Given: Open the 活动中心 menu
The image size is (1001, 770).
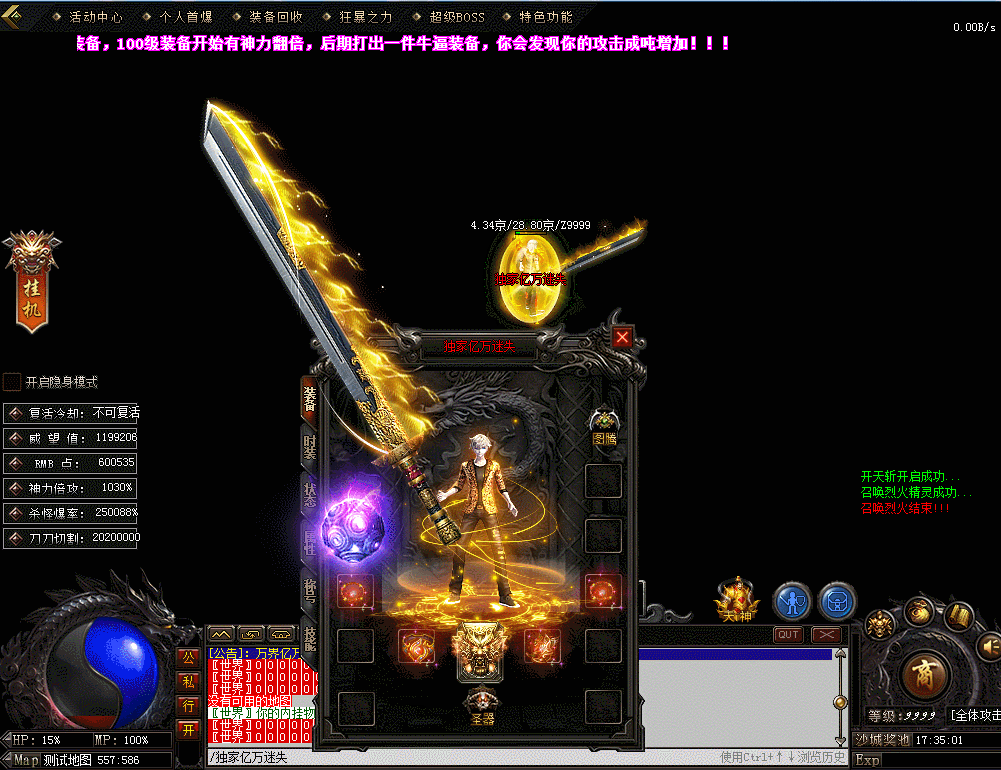Looking at the screenshot, I should (x=95, y=17).
